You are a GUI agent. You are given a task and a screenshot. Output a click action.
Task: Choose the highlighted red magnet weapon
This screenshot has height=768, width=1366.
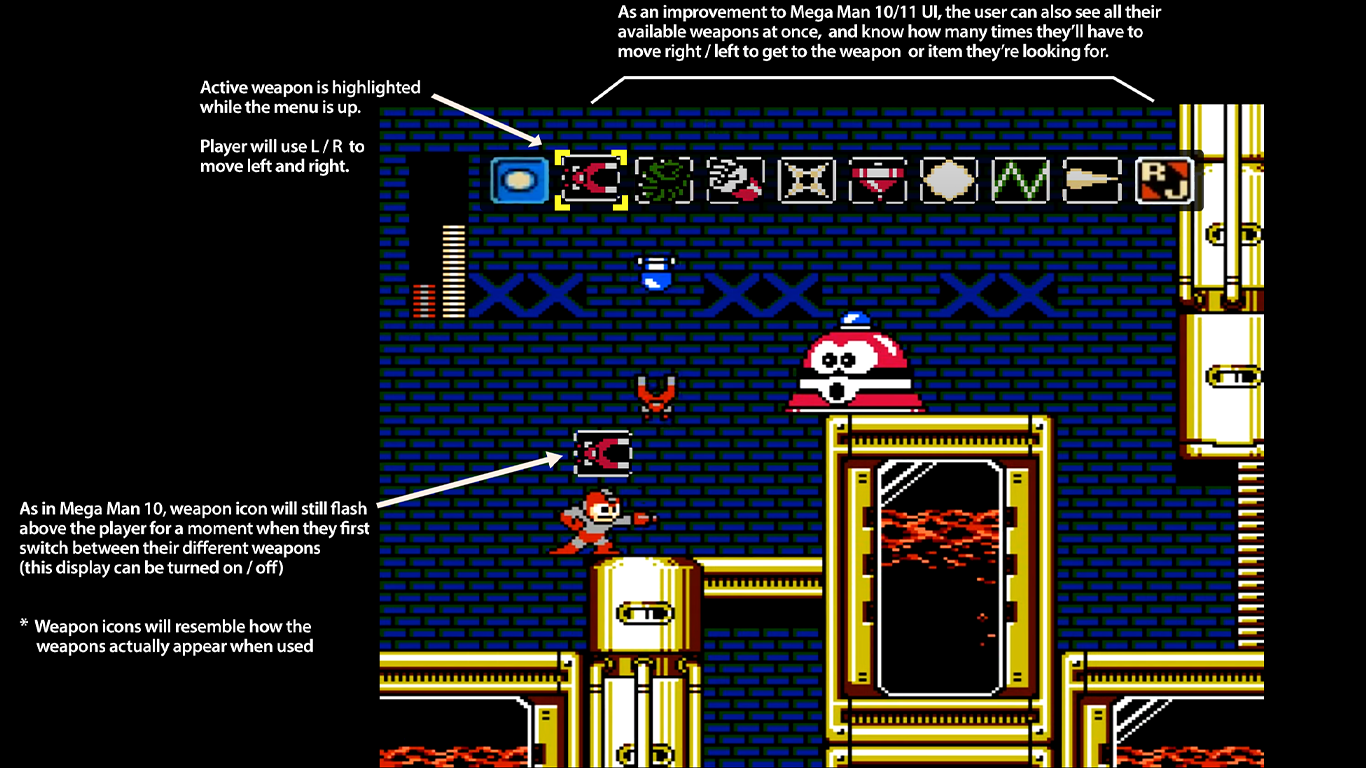click(x=591, y=181)
